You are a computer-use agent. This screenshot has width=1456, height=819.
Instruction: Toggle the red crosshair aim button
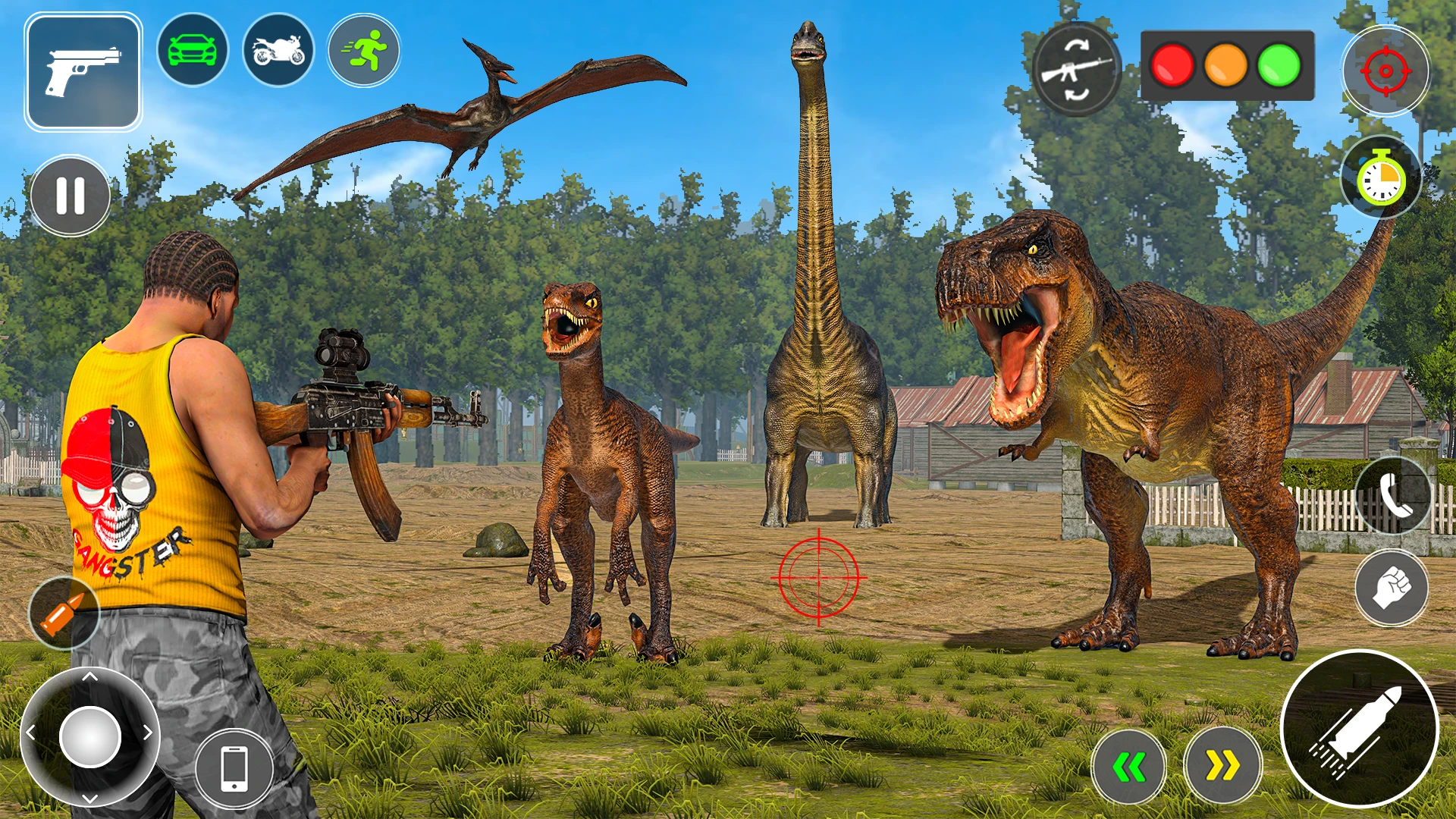[1385, 71]
